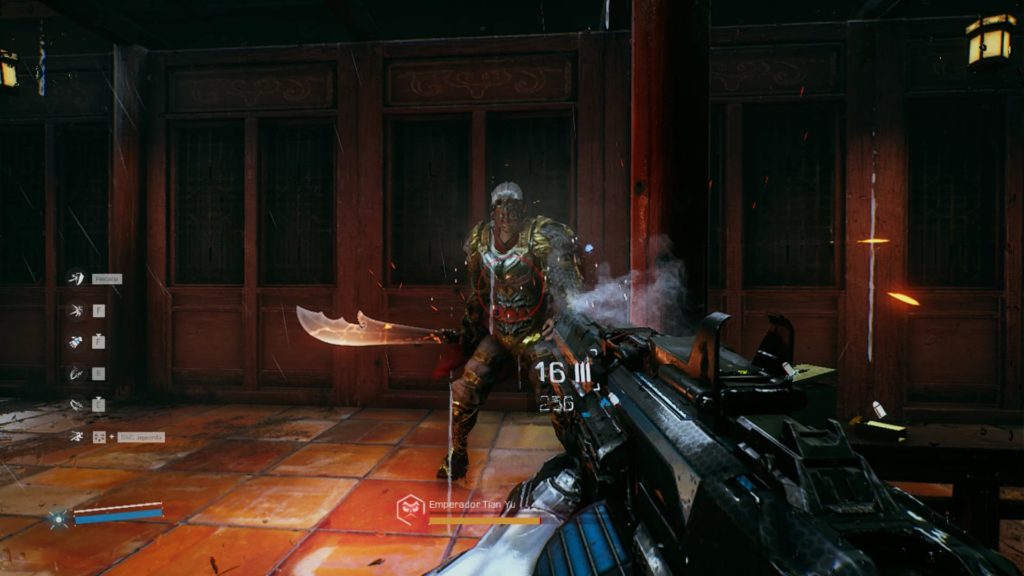Trigger the blue fist punch skill
1024x576 pixels.
[x=76, y=342]
